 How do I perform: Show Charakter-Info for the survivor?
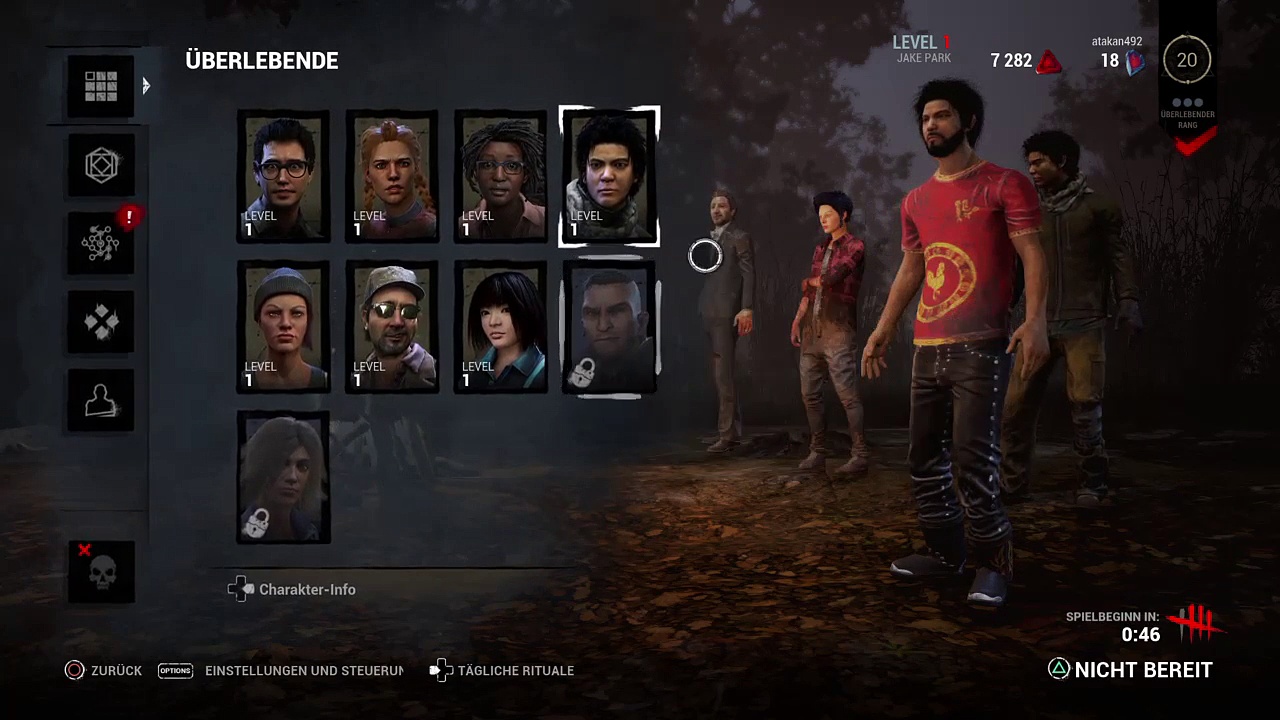click(x=293, y=590)
